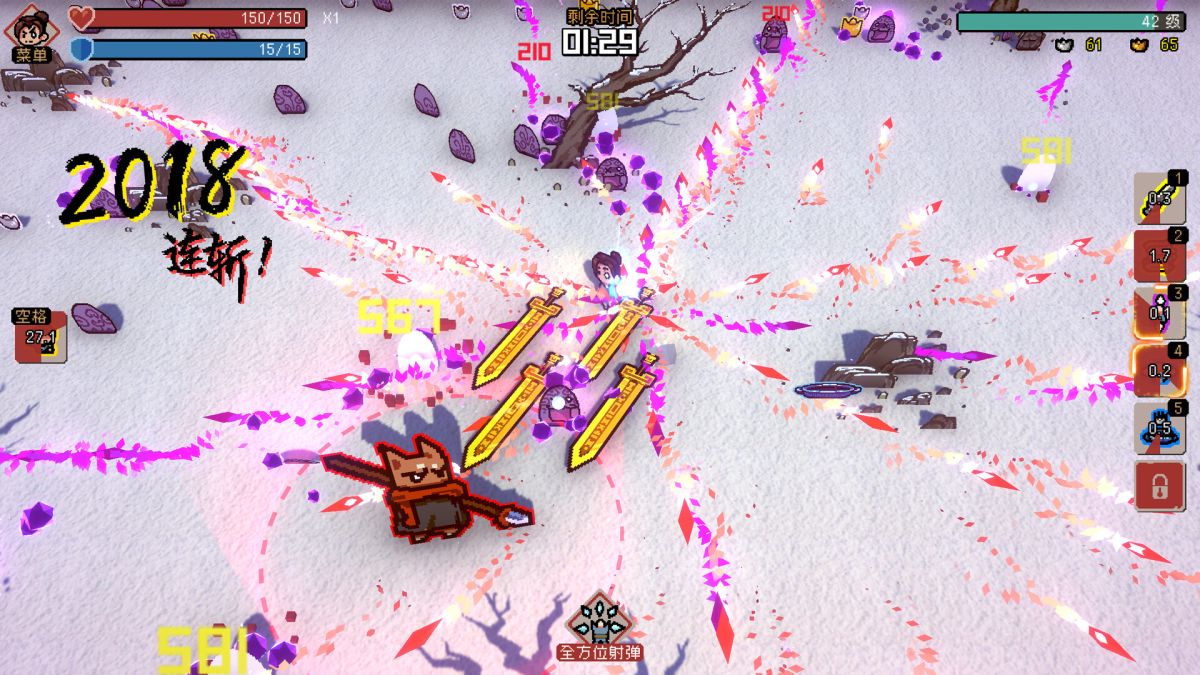Viewport: 1200px width, 675px height.
Task: Open the 菜单 menu portrait button
Action: click(32, 31)
